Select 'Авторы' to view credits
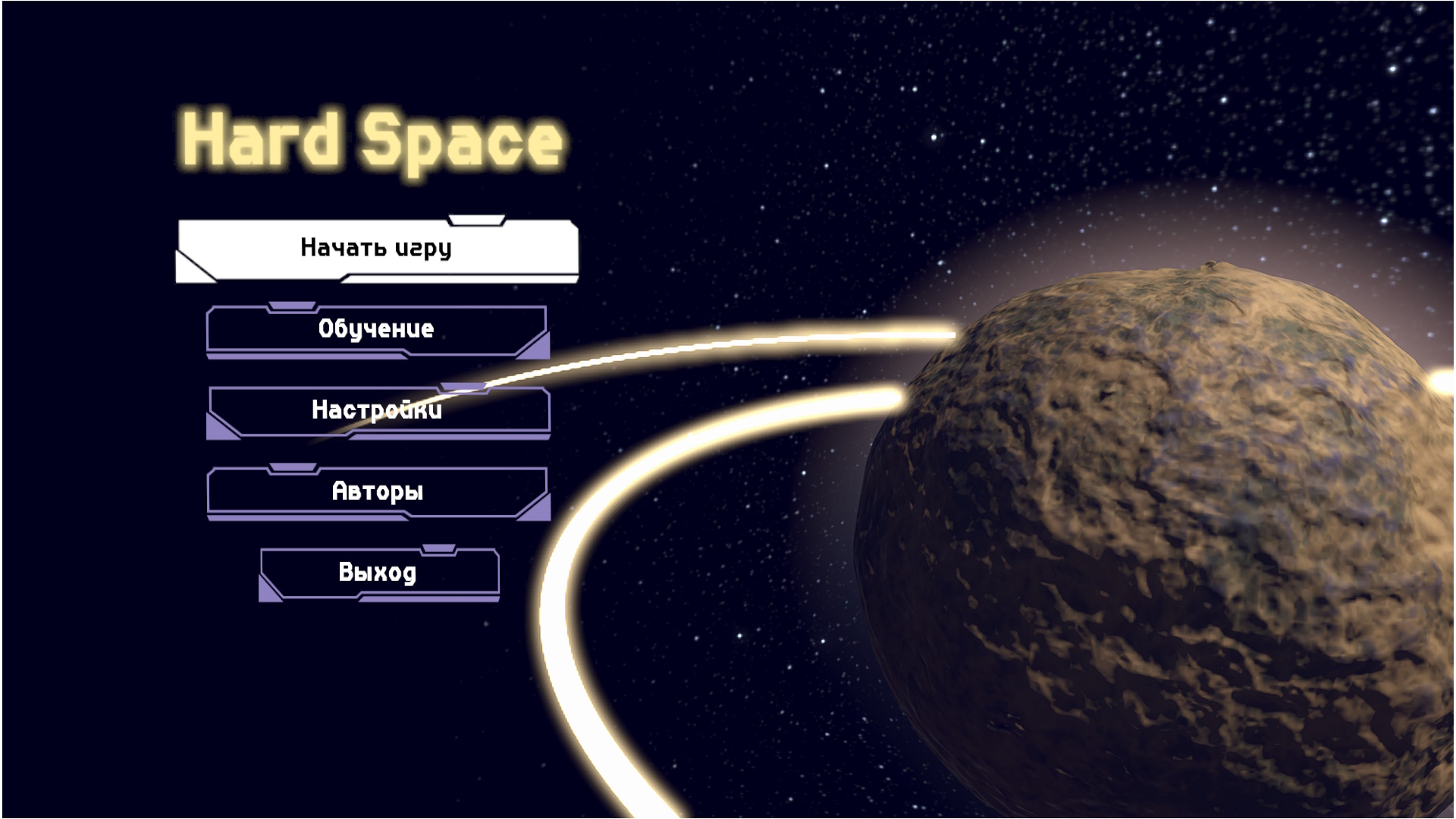 click(377, 493)
